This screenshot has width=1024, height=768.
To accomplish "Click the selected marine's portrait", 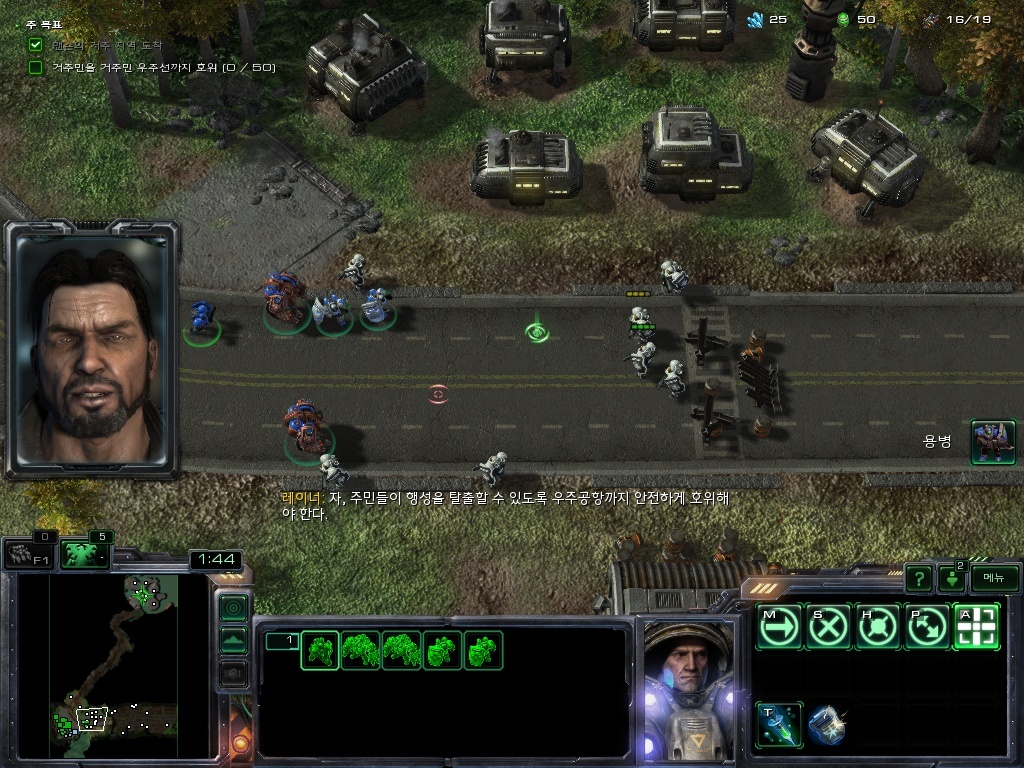I will [687, 690].
